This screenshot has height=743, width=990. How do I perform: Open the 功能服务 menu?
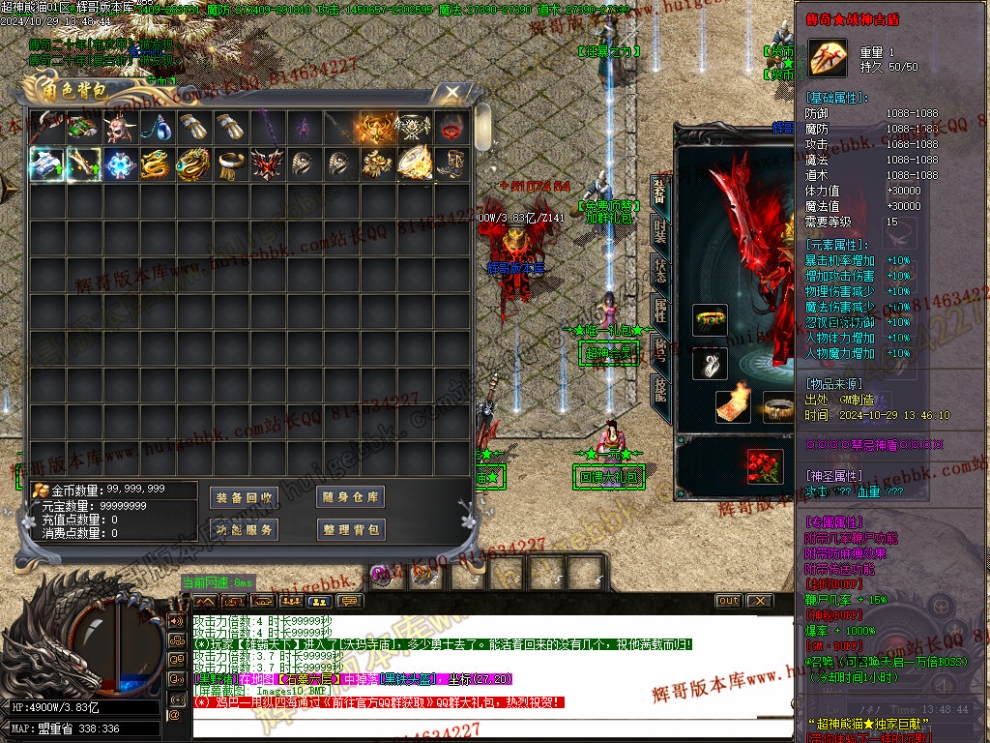(x=245, y=529)
